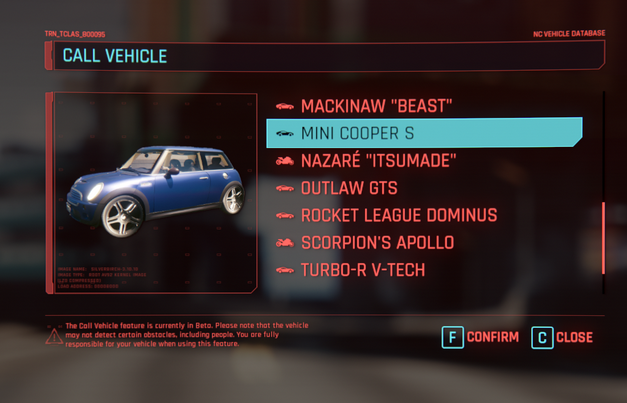Pick the Nazaré "Itsumade" motorcycle

click(x=378, y=161)
